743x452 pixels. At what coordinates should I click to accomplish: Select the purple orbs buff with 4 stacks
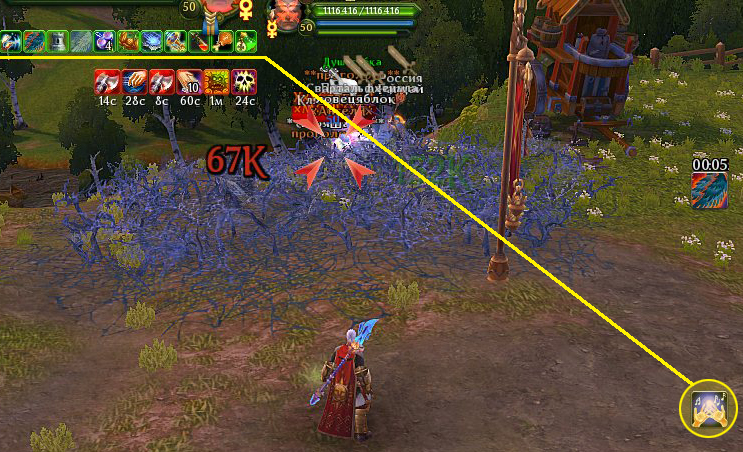[x=104, y=41]
